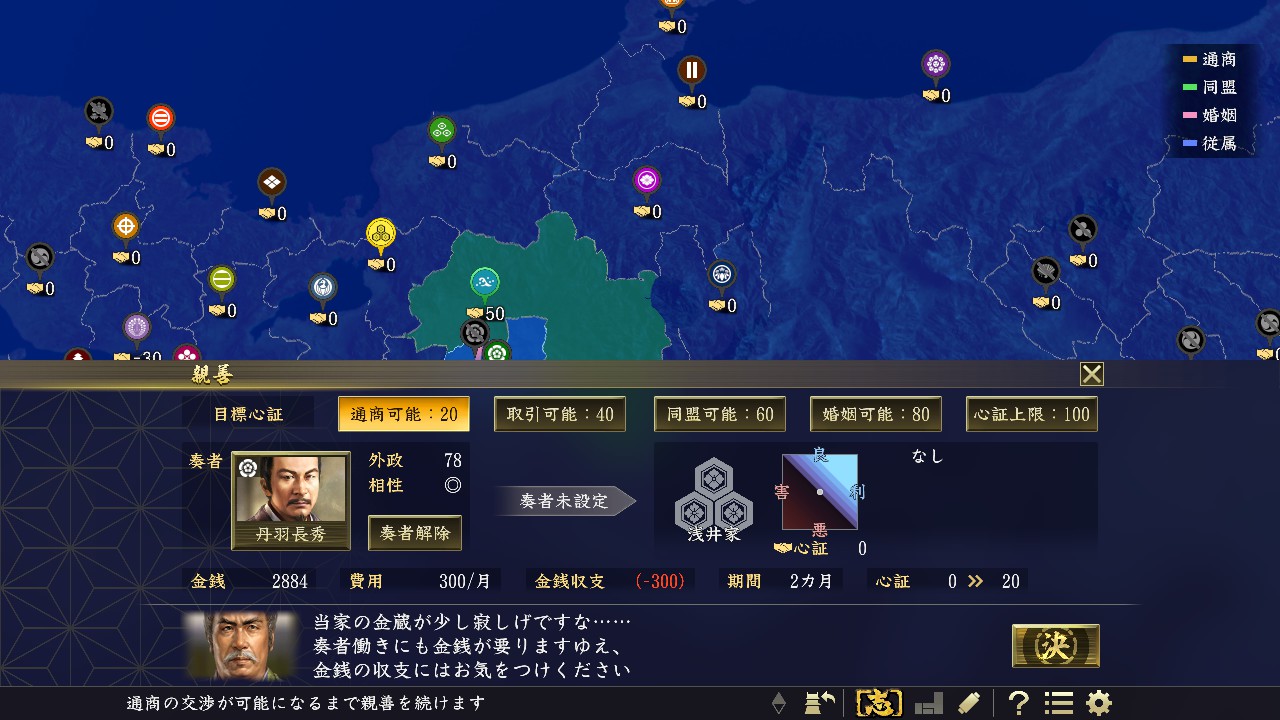Click the 奏者解除 dismiss envoy button
The width and height of the screenshot is (1280, 720).
click(415, 533)
